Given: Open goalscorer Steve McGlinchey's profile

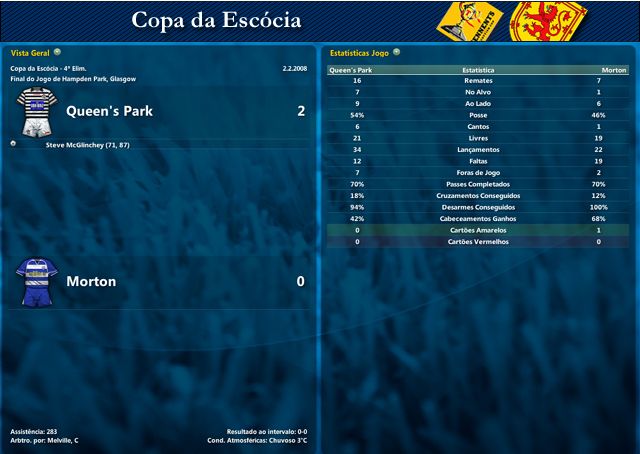Looking at the screenshot, I should 88,145.
